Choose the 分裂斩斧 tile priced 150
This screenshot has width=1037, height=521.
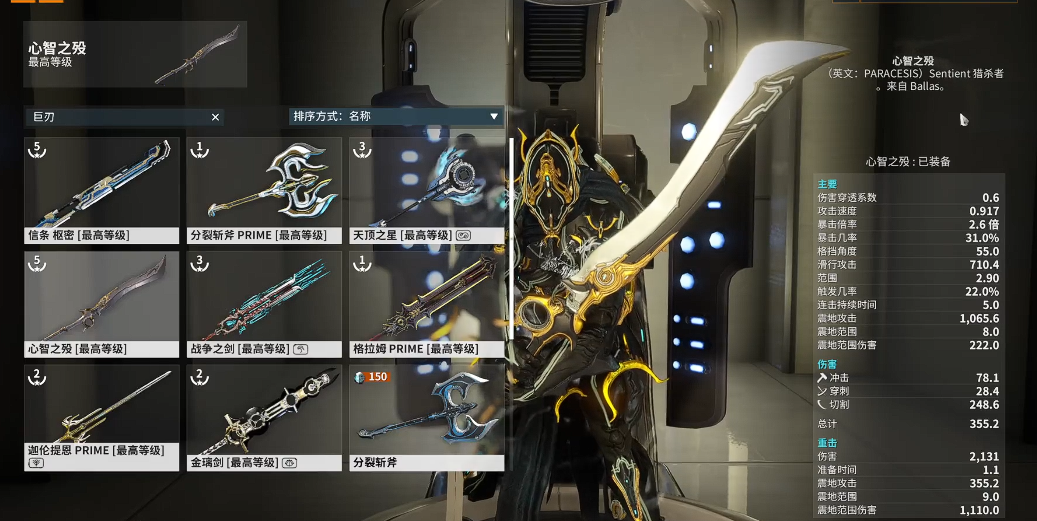pos(426,417)
